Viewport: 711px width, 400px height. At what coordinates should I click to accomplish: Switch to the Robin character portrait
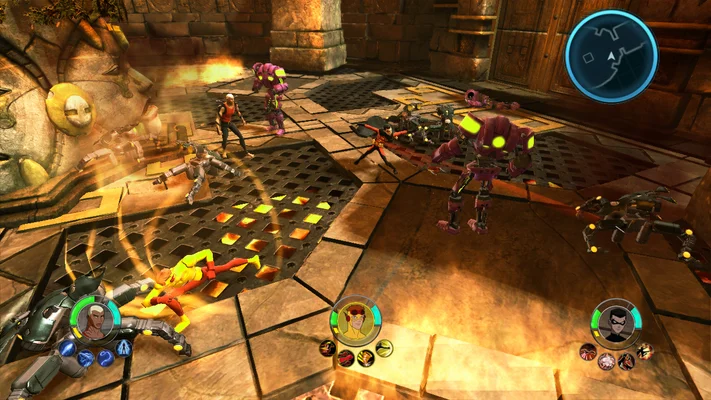click(x=615, y=322)
